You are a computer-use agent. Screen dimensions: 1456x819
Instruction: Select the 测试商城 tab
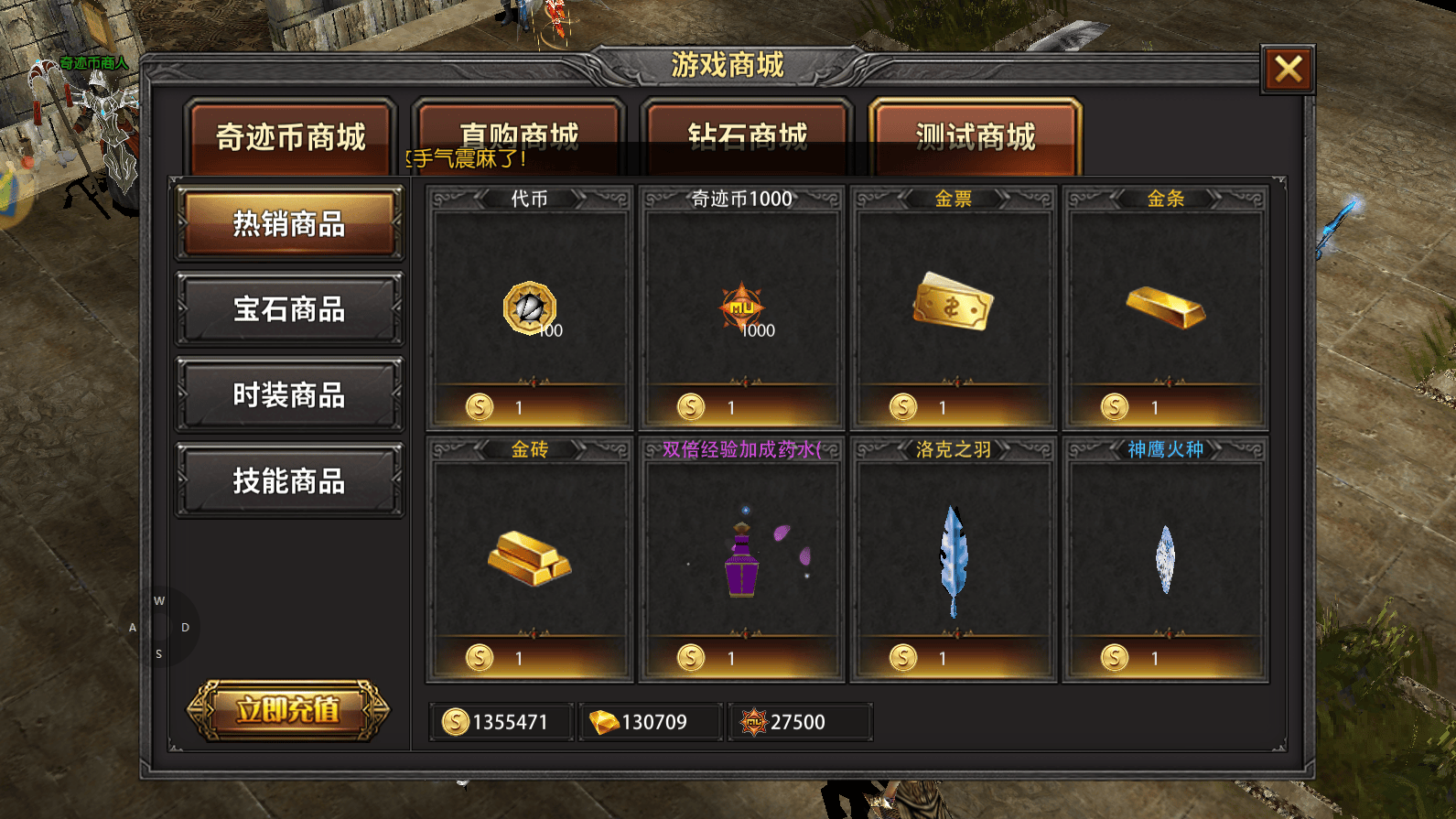point(976,137)
